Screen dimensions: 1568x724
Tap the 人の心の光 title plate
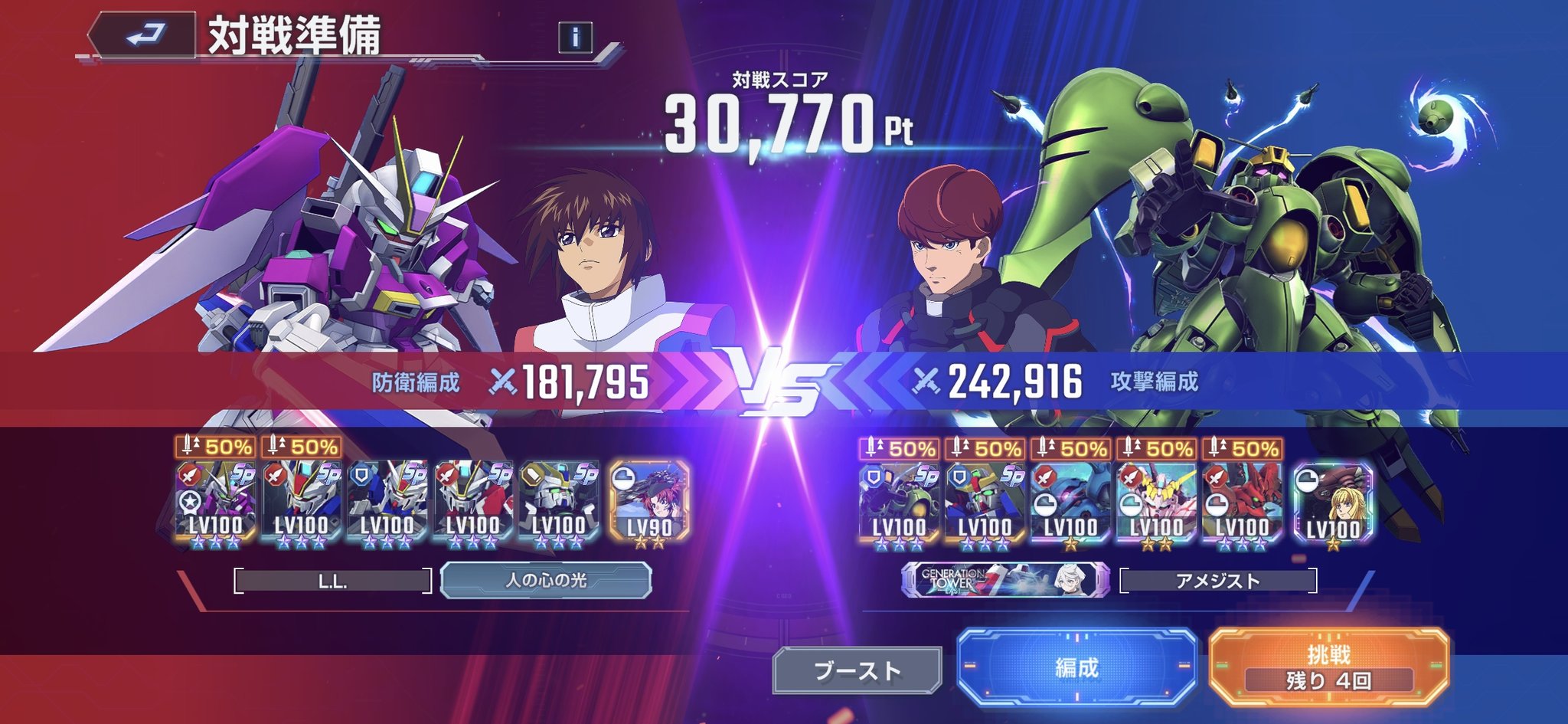546,581
